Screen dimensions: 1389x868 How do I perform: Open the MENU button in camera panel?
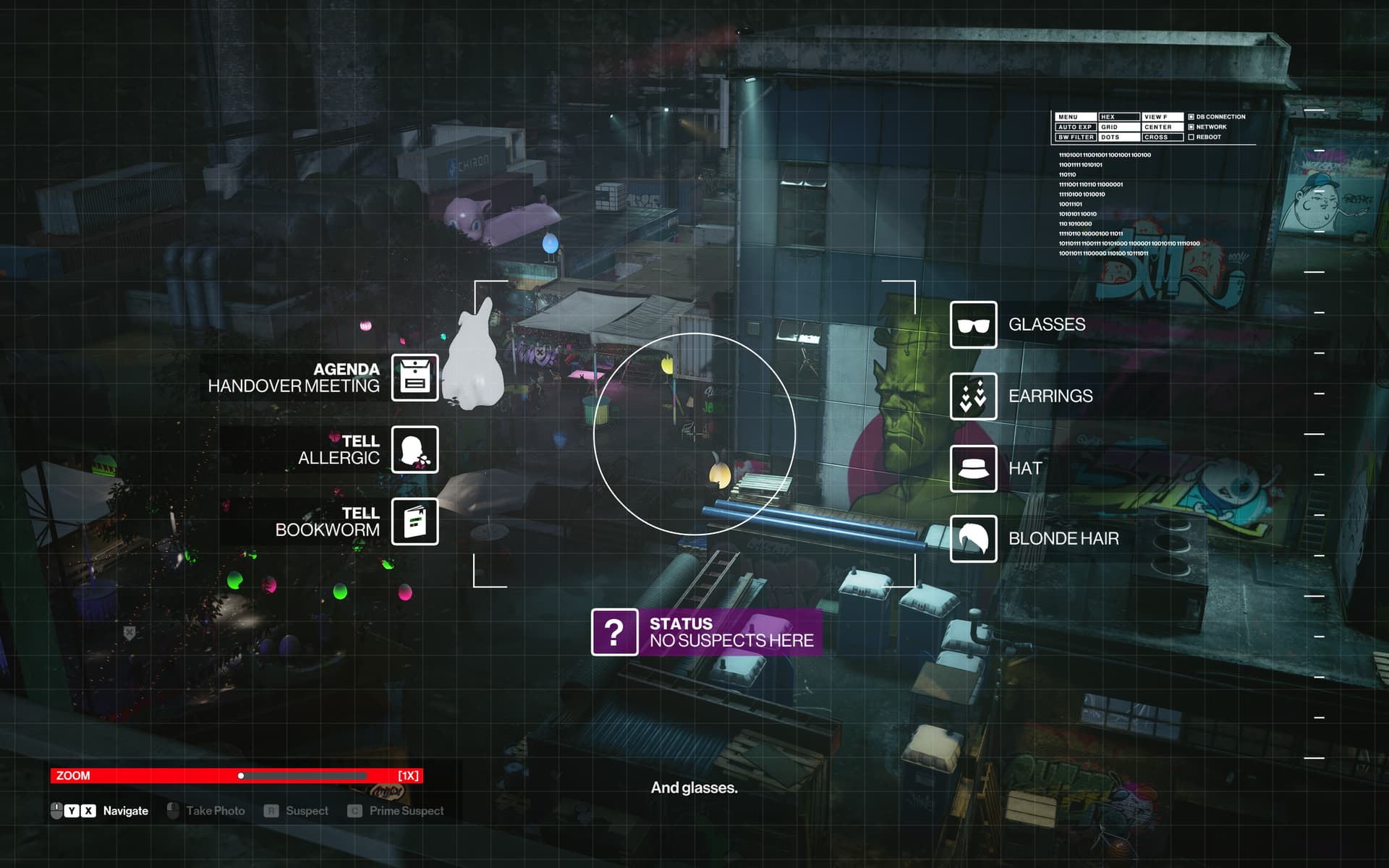click(x=1075, y=117)
